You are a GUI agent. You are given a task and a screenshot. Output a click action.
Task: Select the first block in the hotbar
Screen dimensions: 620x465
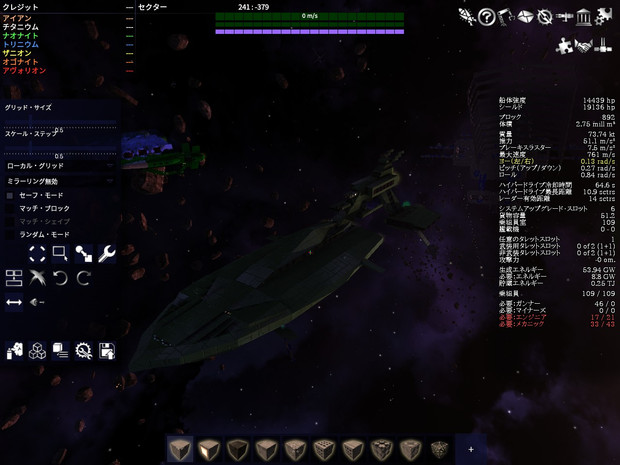click(180, 450)
